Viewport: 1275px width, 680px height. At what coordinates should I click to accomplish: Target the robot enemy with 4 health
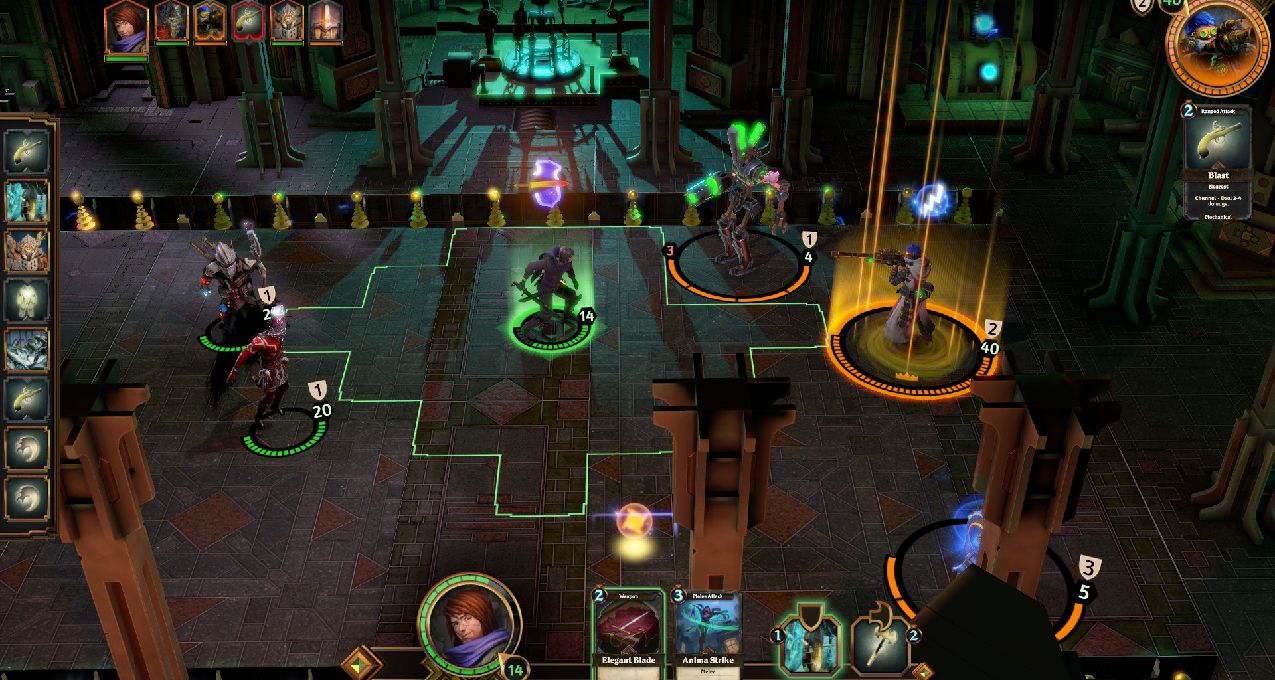pos(741,225)
